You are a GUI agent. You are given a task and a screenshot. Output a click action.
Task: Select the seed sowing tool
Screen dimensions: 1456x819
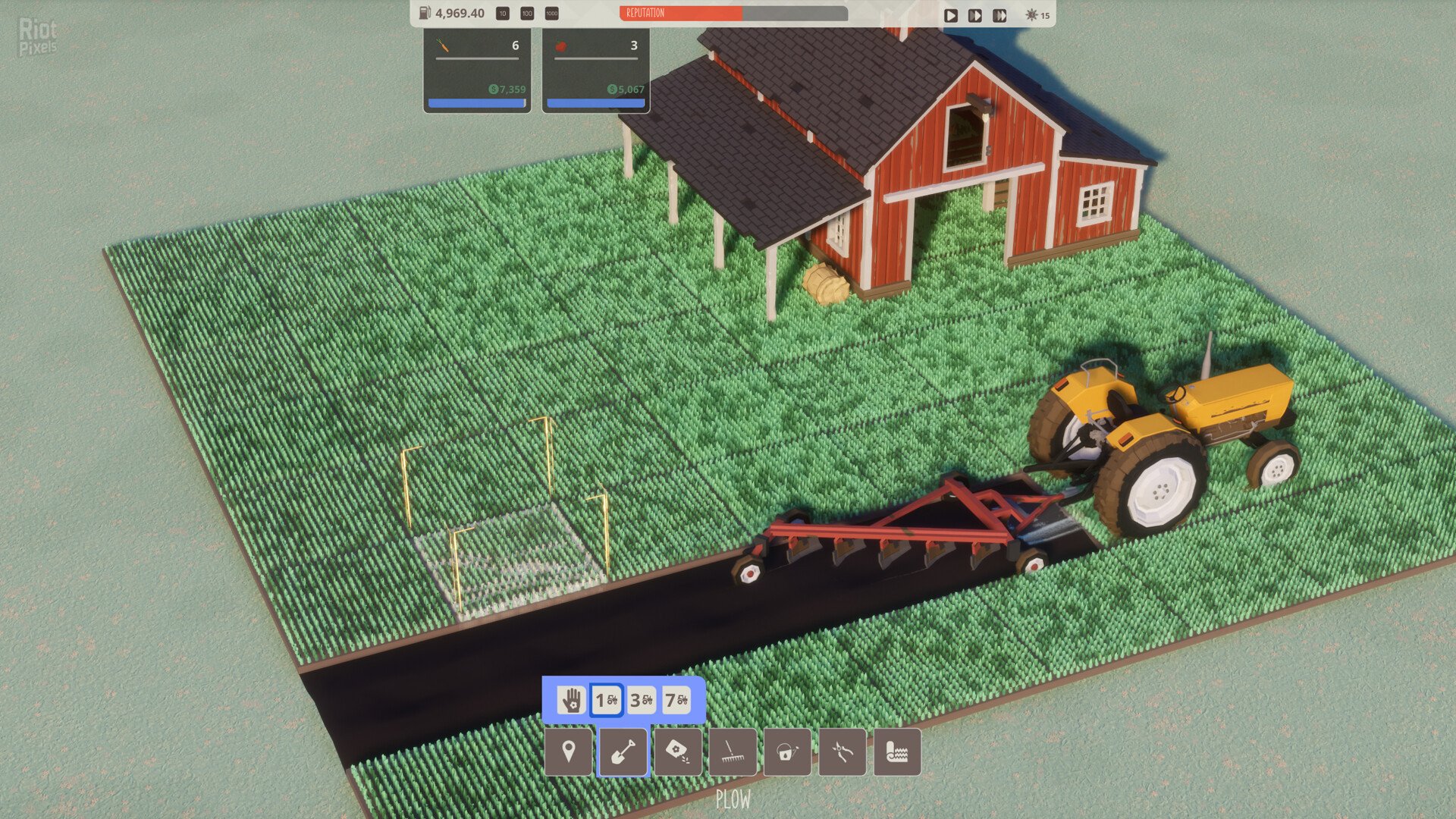point(679,752)
